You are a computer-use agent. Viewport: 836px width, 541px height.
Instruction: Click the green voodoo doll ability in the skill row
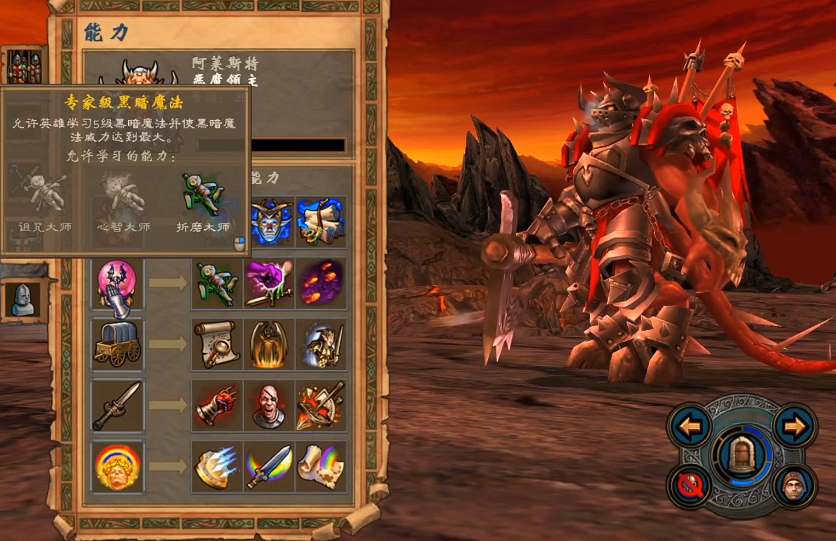click(217, 283)
